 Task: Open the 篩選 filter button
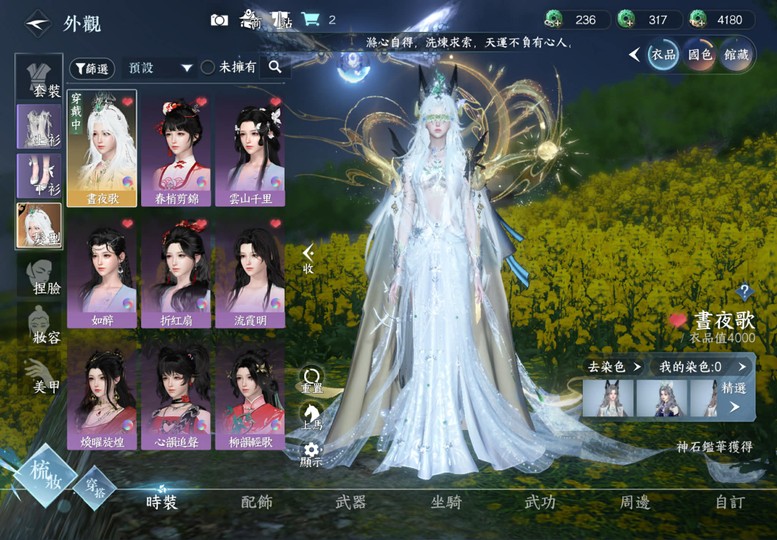[x=92, y=67]
